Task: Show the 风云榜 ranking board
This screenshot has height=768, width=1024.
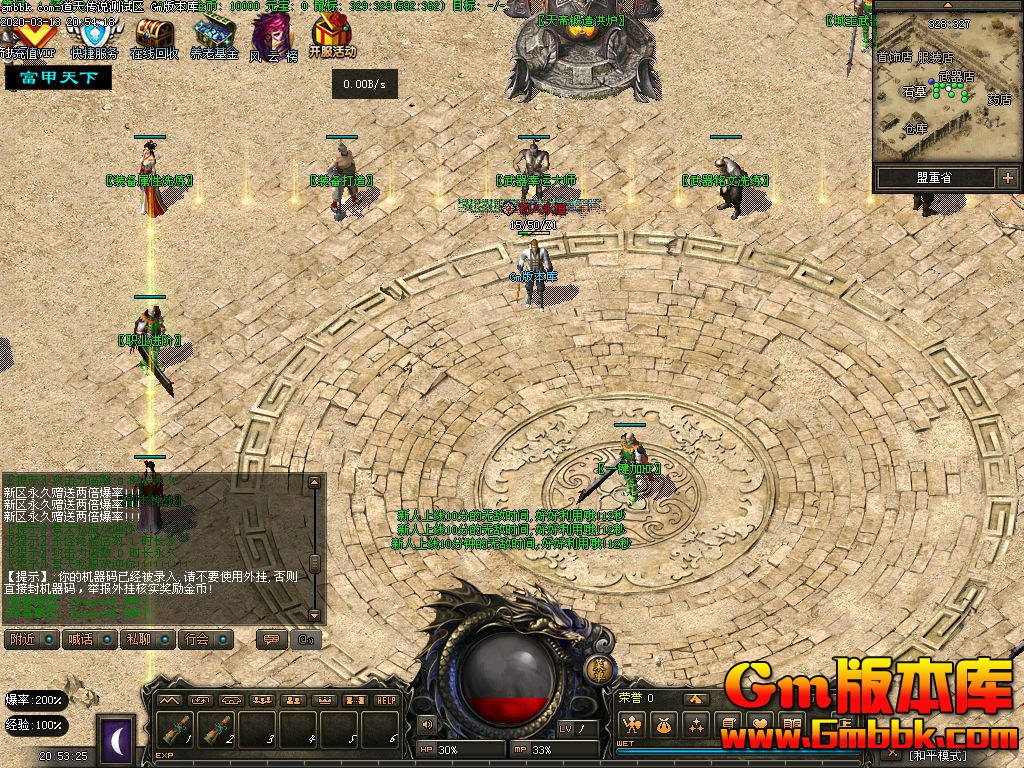Action: pyautogui.click(x=272, y=36)
